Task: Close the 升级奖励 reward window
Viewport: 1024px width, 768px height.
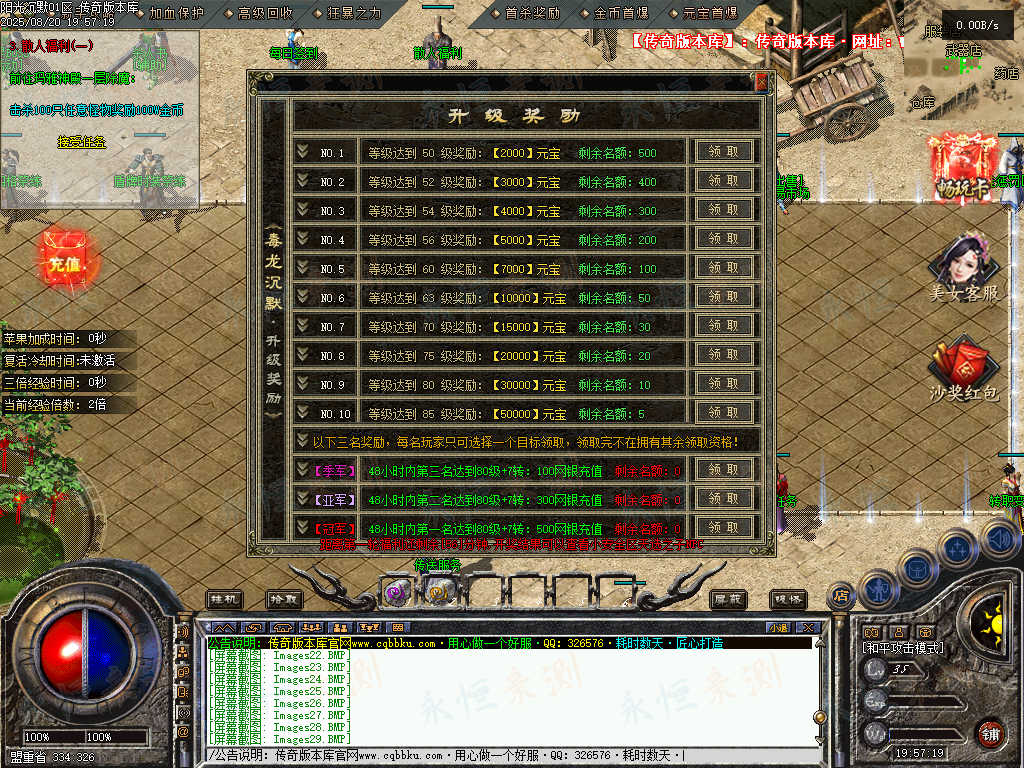Action: coord(762,81)
